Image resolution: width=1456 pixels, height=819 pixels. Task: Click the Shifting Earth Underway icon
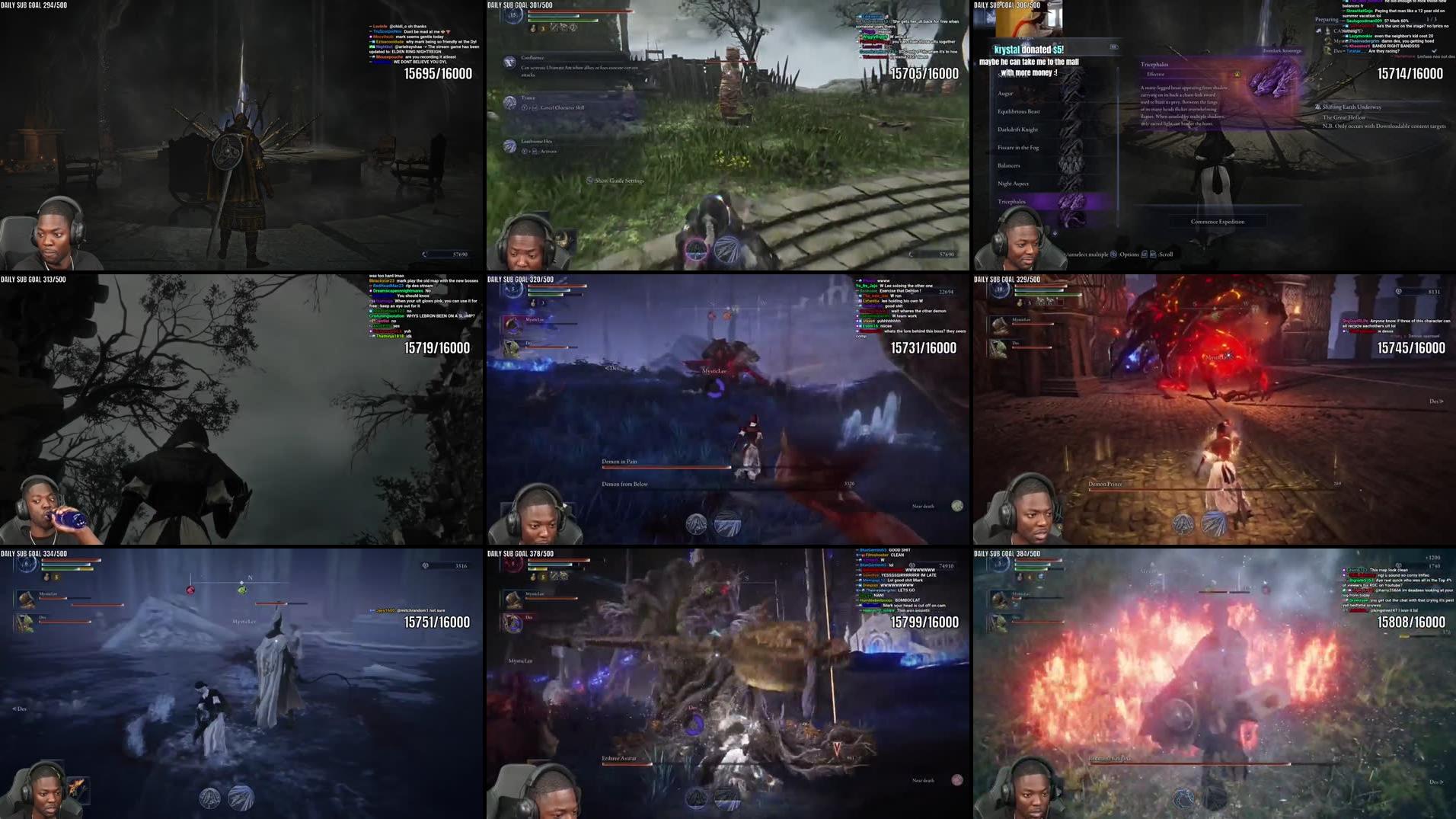coord(1316,107)
